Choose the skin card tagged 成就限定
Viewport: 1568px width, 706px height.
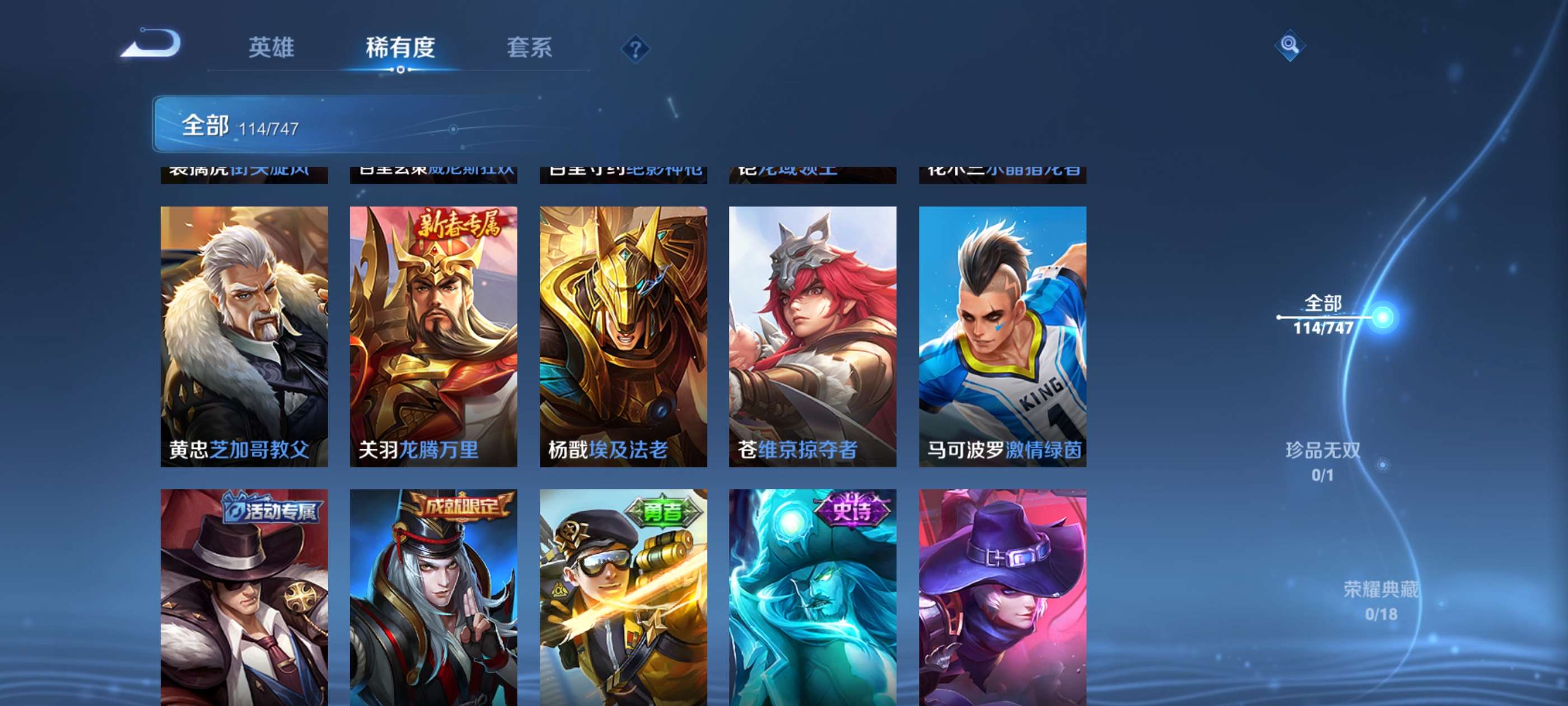coord(433,597)
